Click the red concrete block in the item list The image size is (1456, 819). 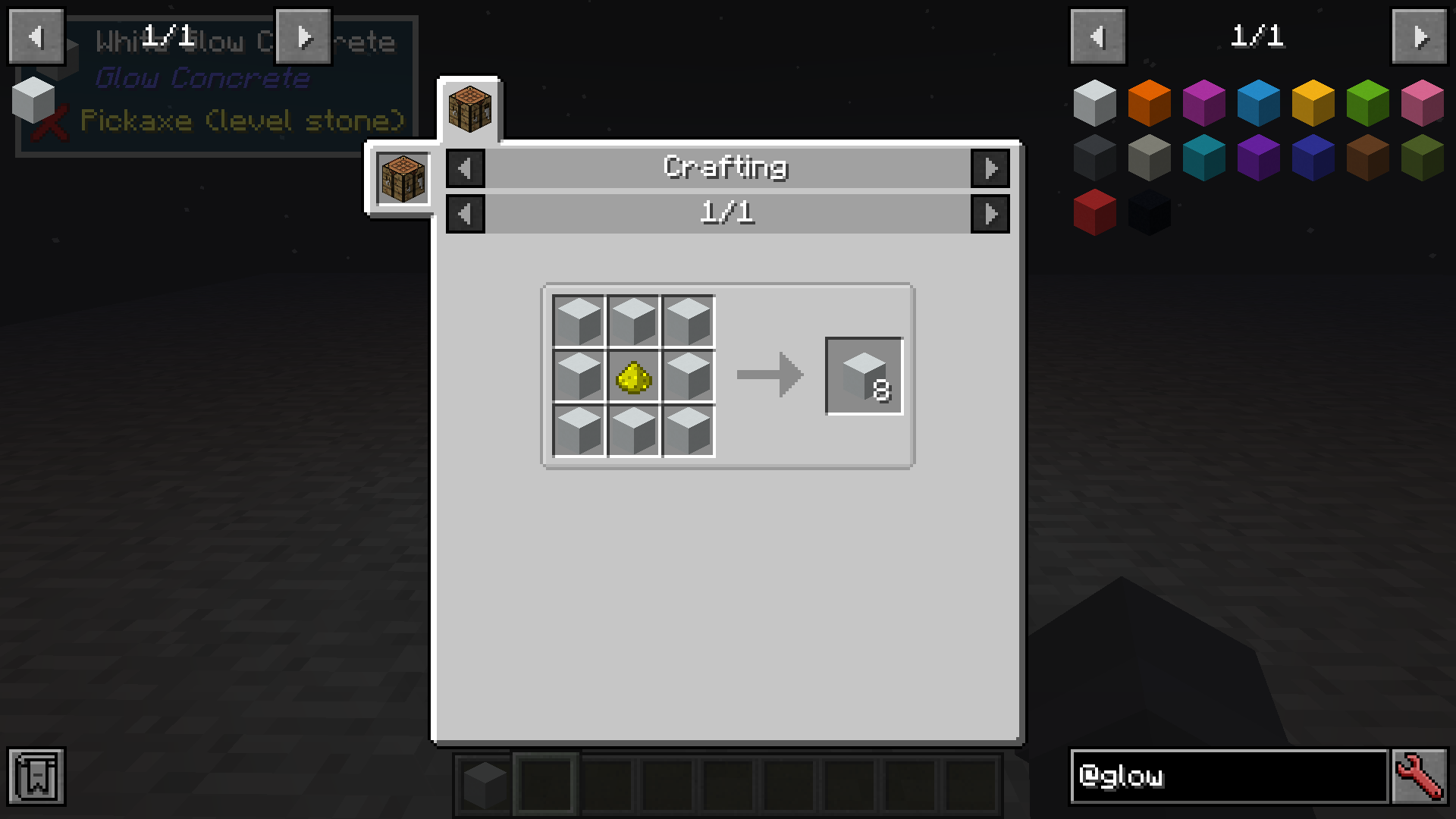pos(1094,213)
